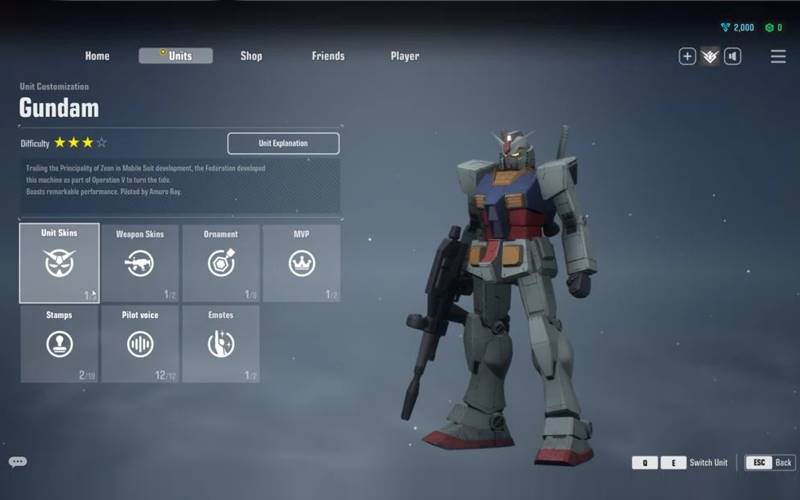Click the winged emblem icon
This screenshot has height=500, width=800.
click(710, 56)
